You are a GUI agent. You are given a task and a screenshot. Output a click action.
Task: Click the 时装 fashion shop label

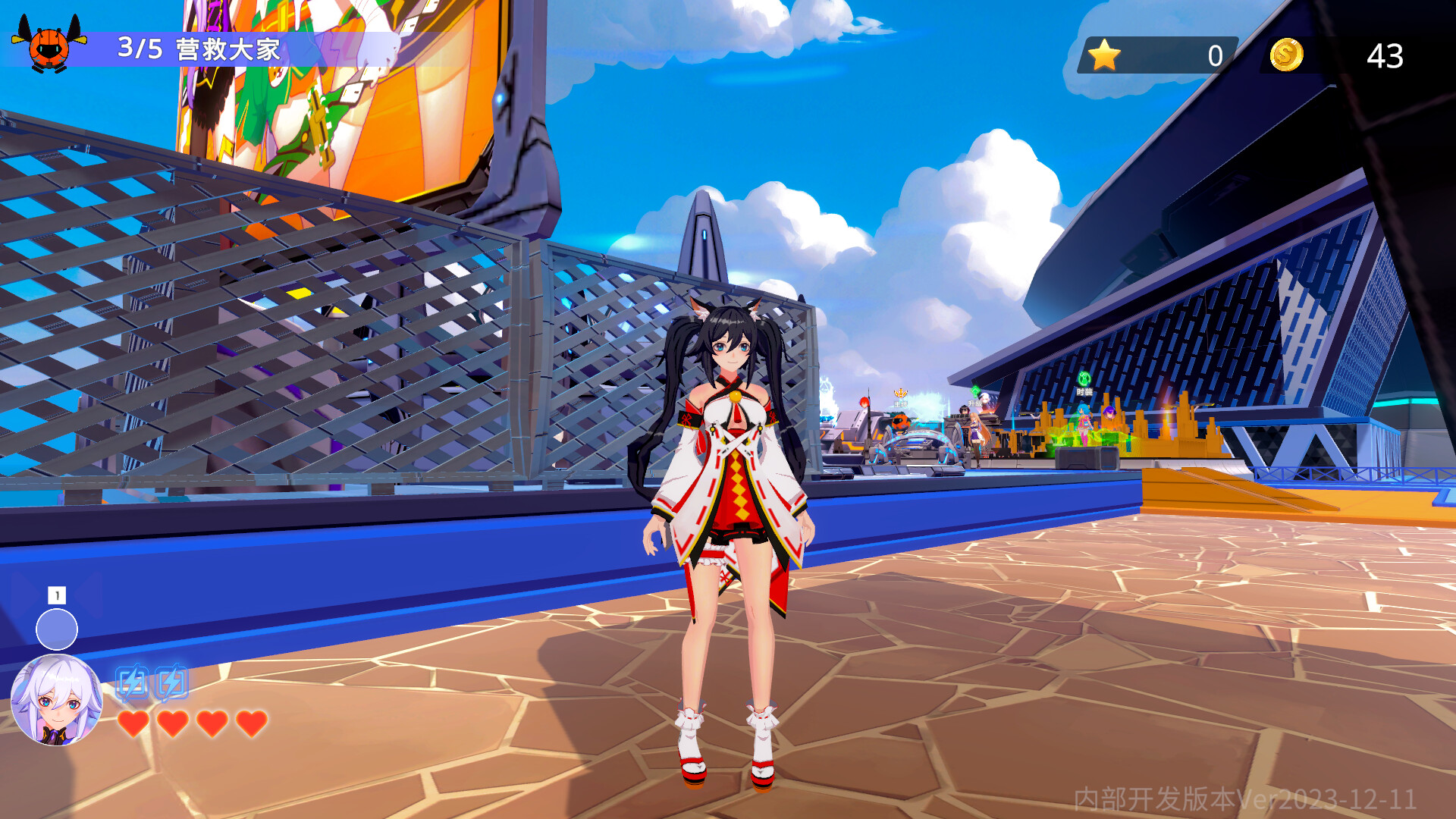[1084, 392]
